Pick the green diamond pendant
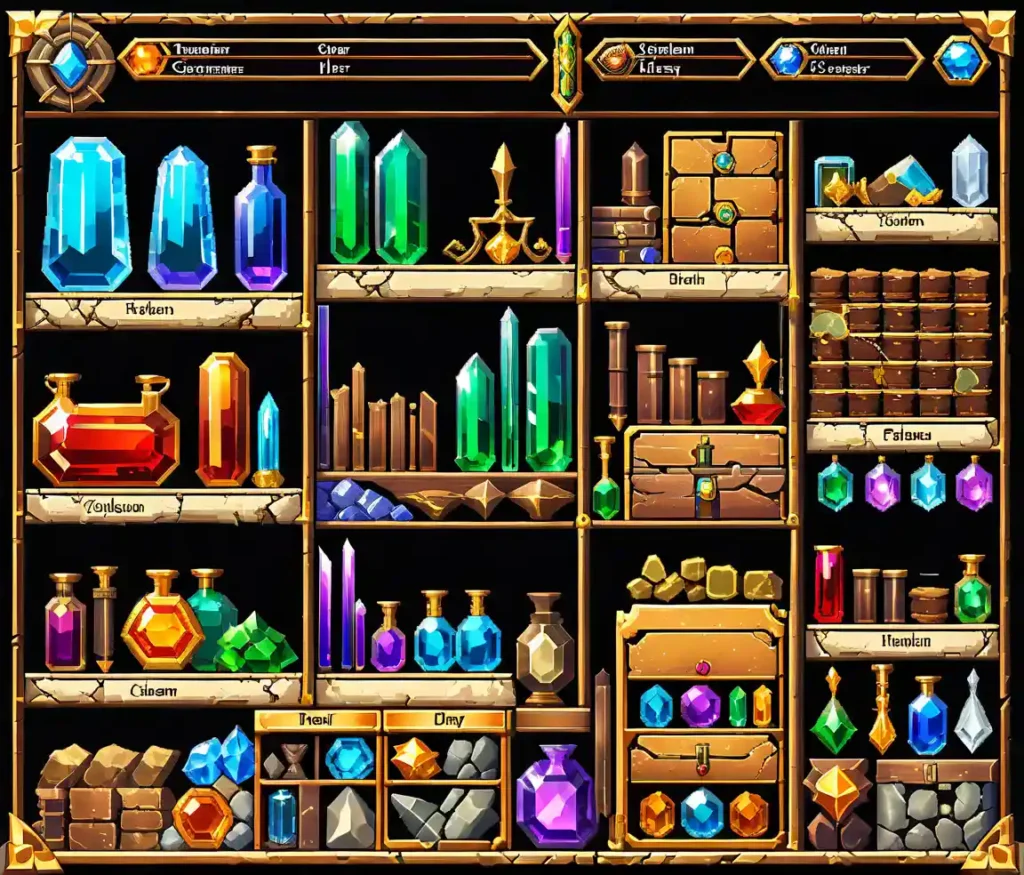Viewport: 1024px width, 875px height. [832, 714]
